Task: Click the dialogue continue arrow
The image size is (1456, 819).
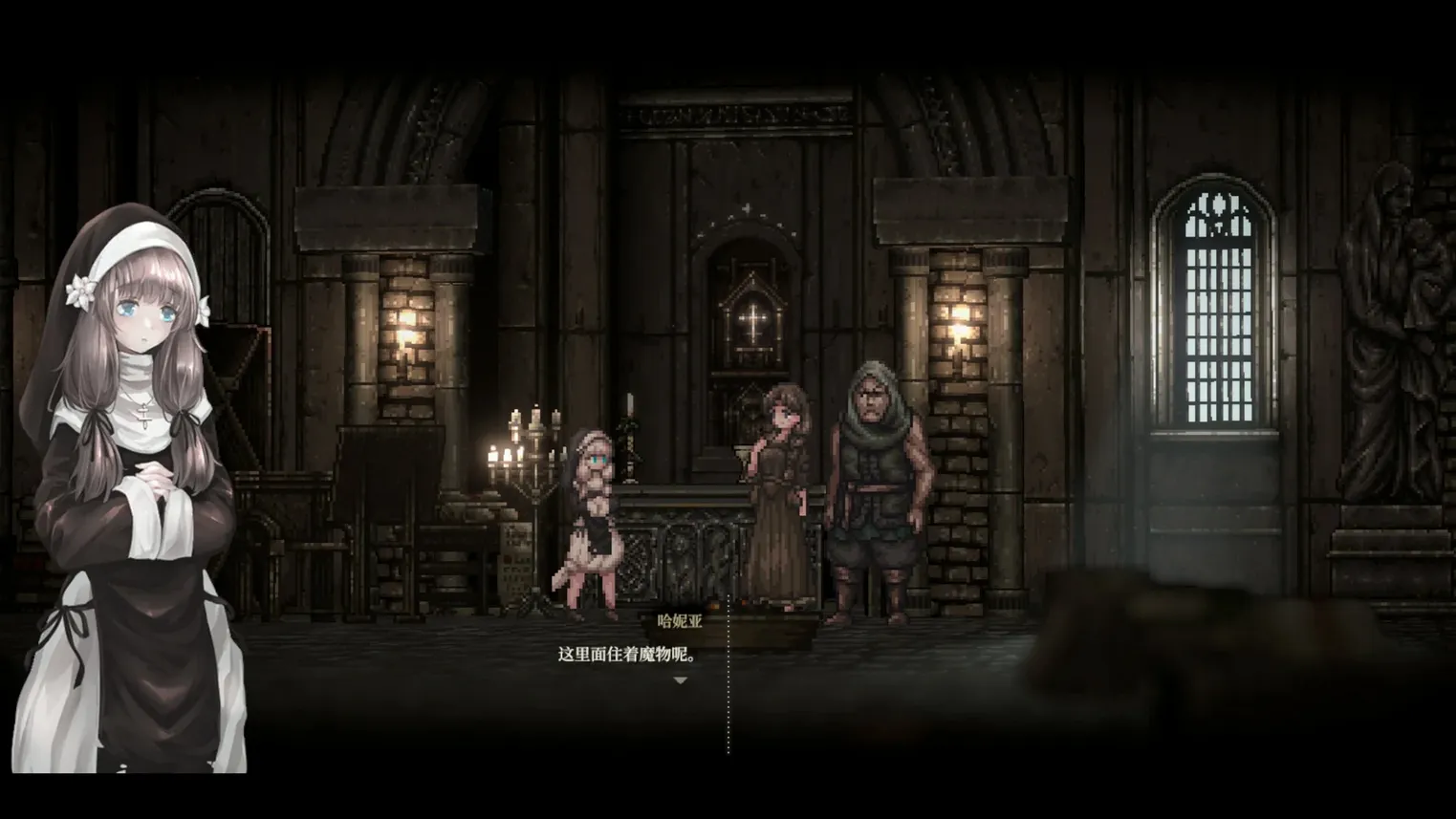Action: pyautogui.click(x=680, y=680)
